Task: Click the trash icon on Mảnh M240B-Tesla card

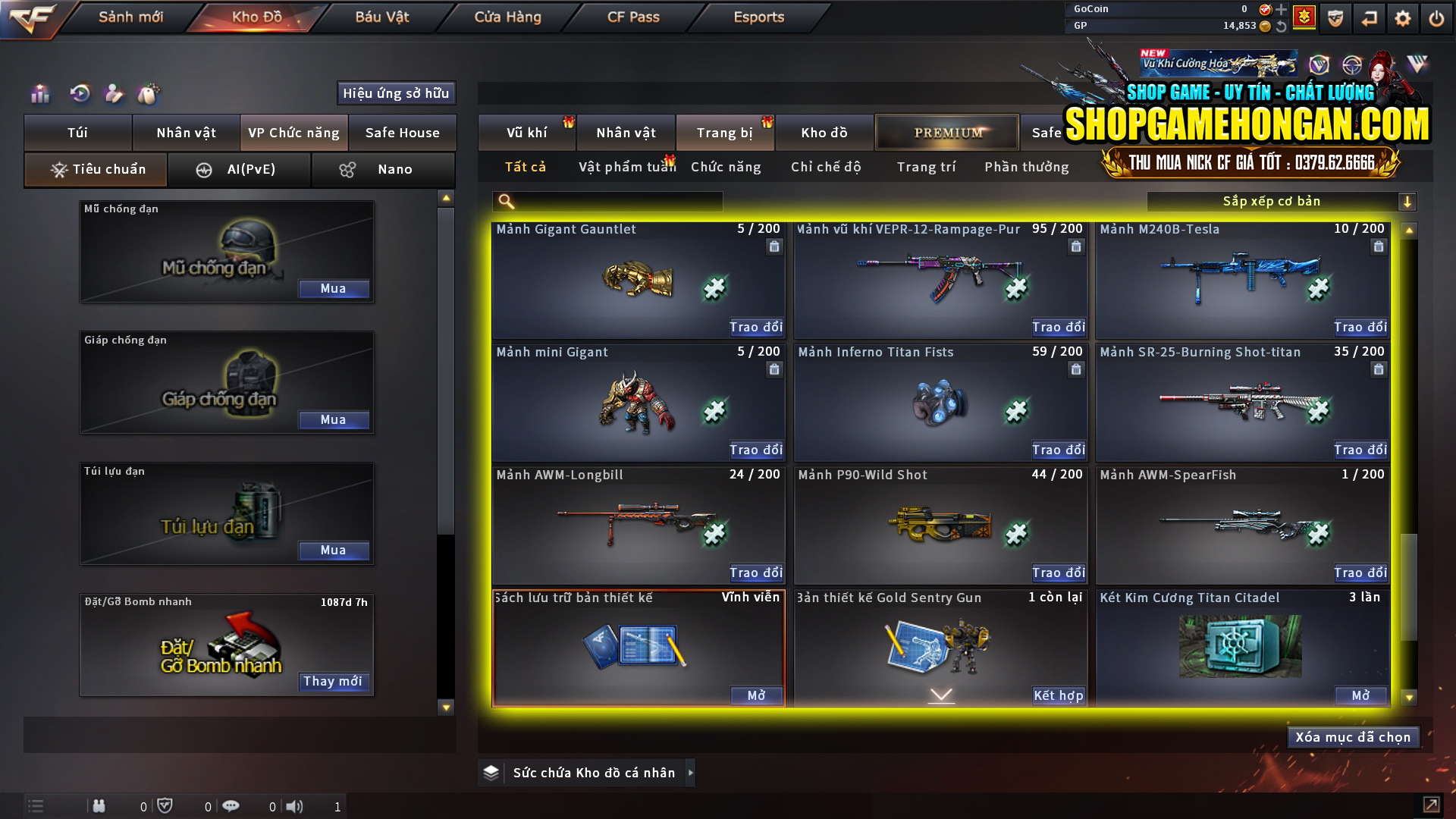Action: (1378, 246)
